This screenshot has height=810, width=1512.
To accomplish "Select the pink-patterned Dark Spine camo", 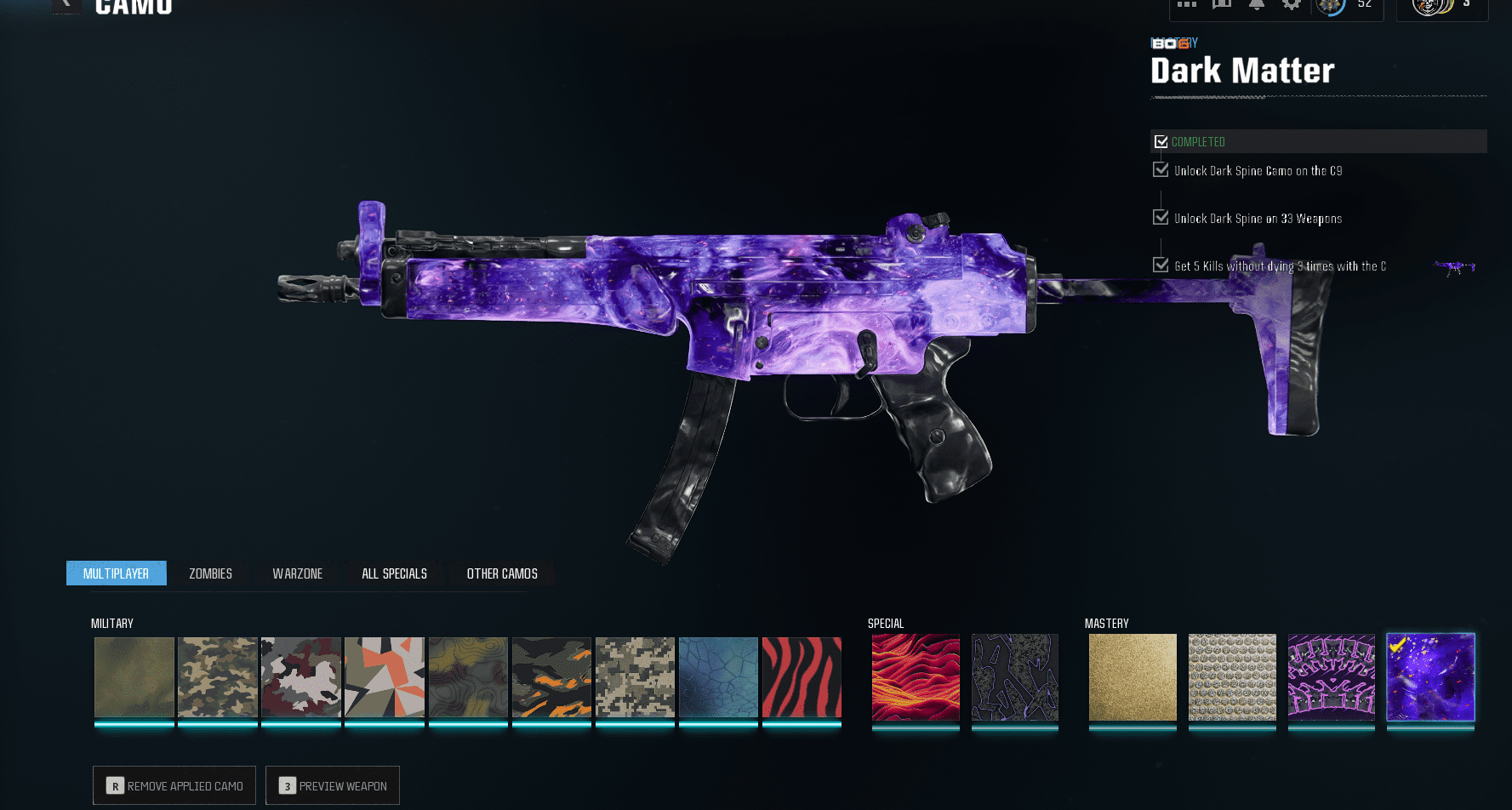I will (1331, 677).
